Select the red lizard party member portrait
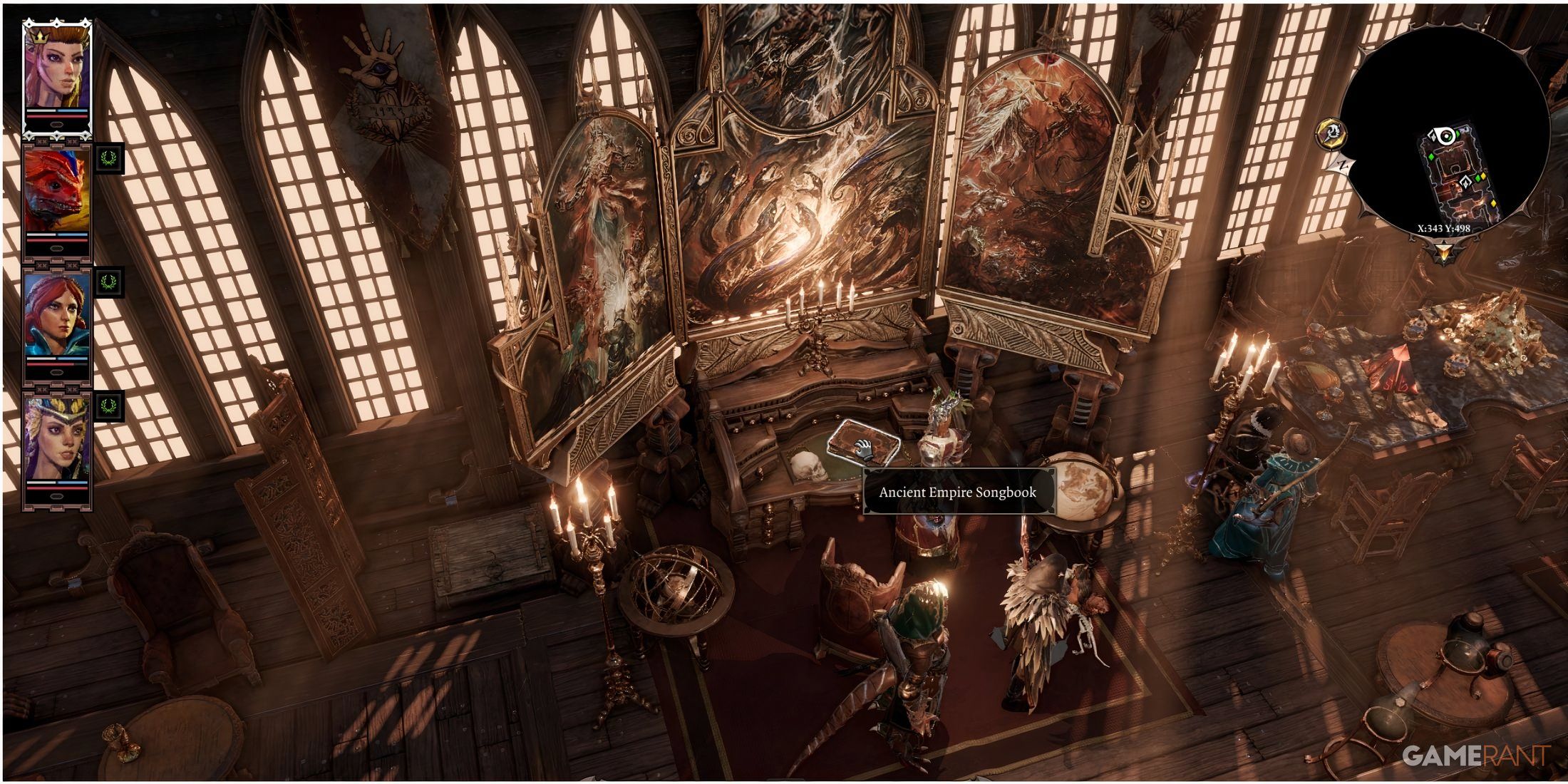Viewport: 1568px width, 784px height. pos(57,194)
